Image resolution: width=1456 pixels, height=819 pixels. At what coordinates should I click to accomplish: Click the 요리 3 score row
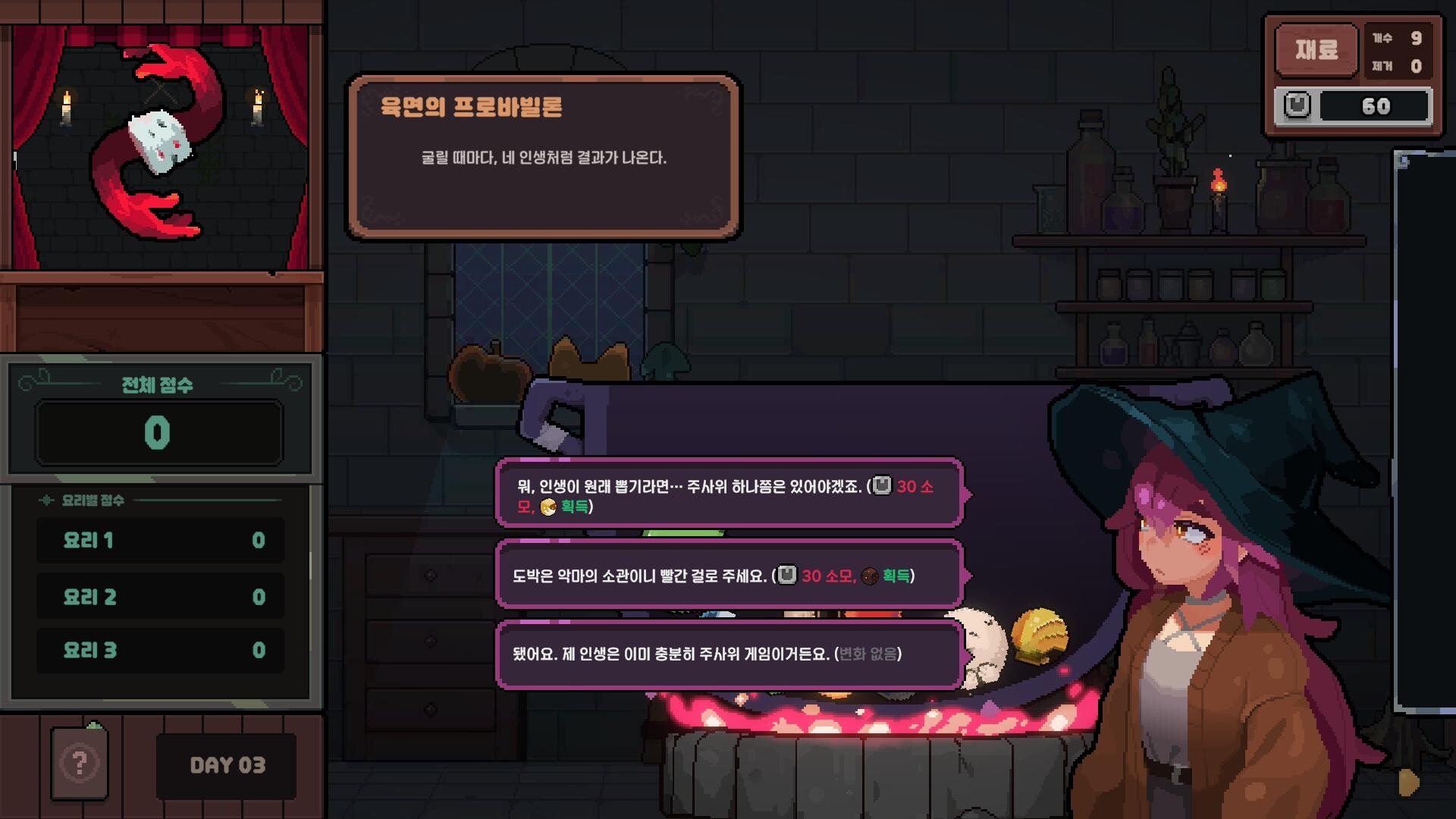[x=159, y=650]
